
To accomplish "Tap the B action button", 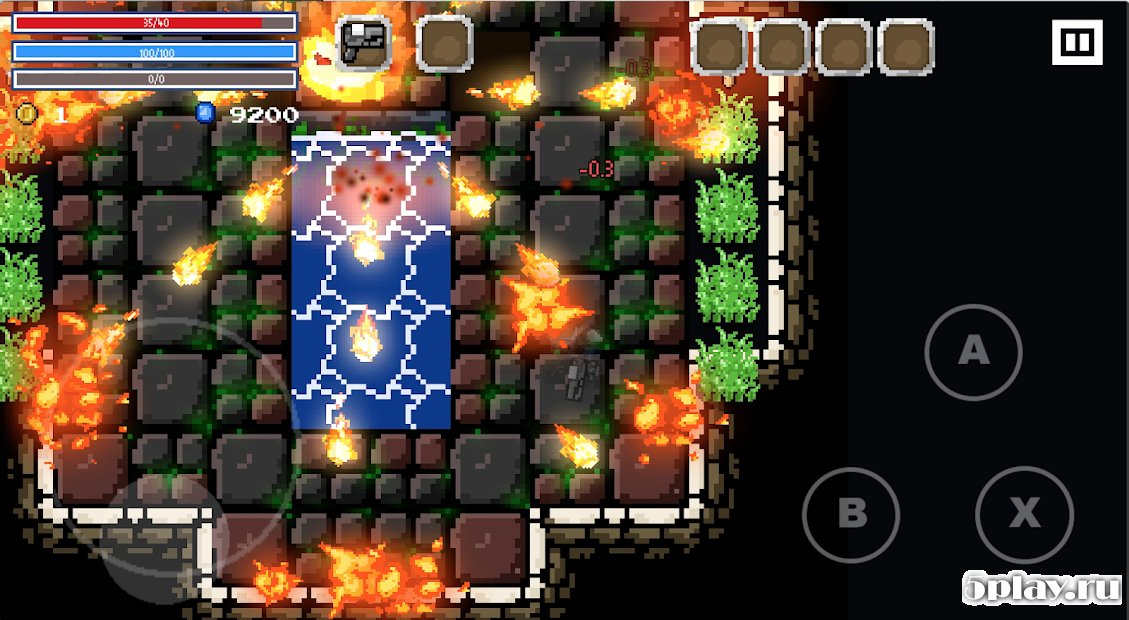I will (851, 514).
